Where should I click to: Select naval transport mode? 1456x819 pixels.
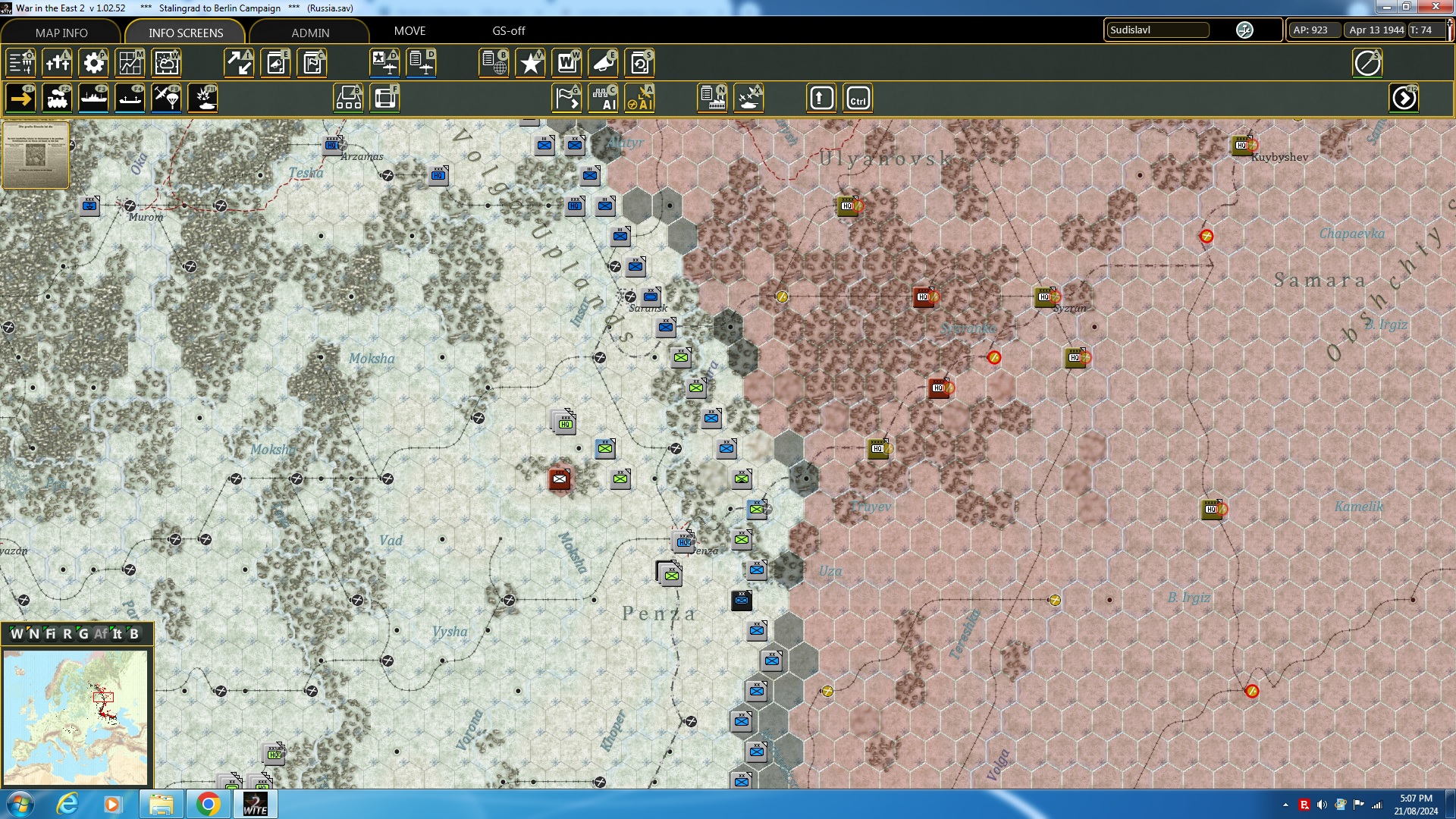(93, 97)
